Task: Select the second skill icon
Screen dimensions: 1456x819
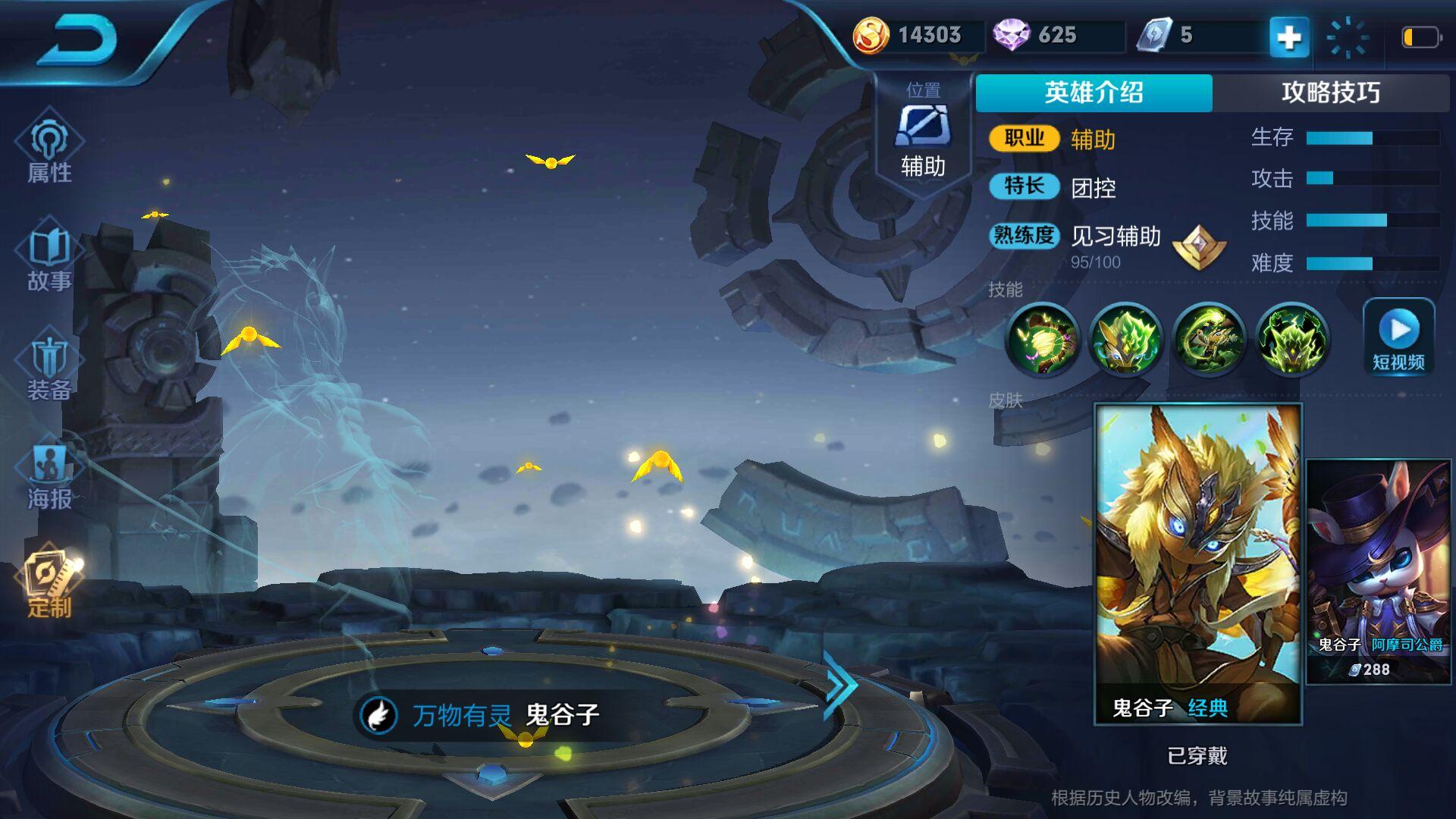Action: 1125,340
